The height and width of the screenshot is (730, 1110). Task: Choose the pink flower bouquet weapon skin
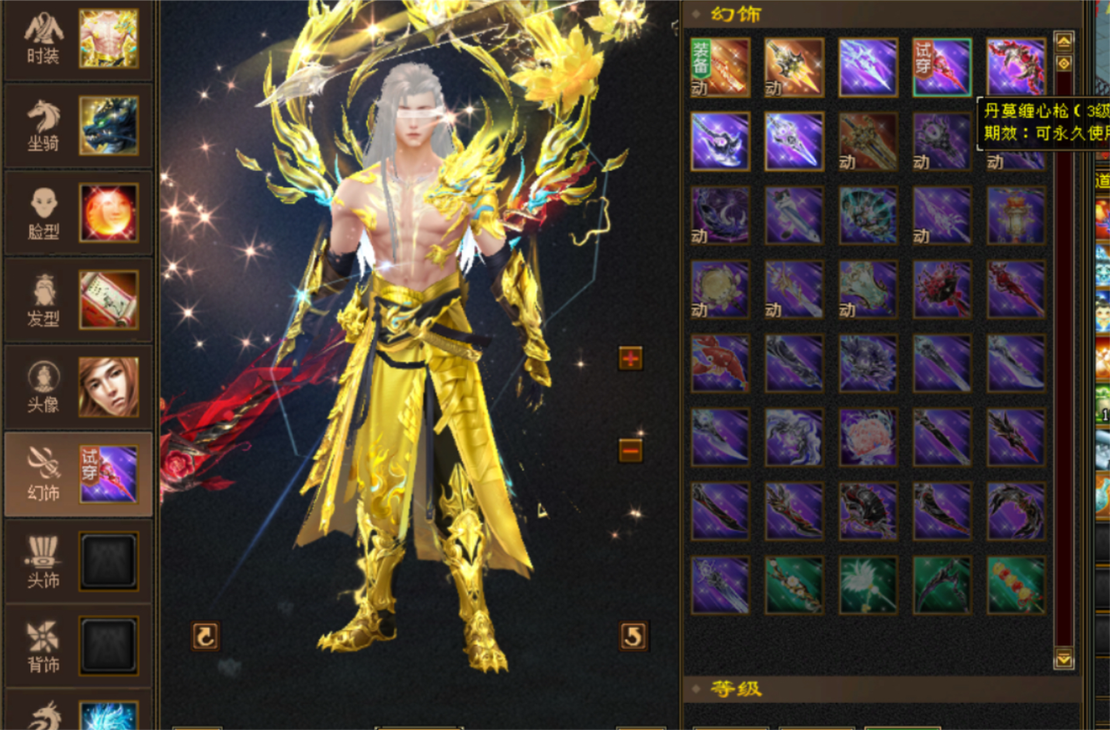coord(868,437)
